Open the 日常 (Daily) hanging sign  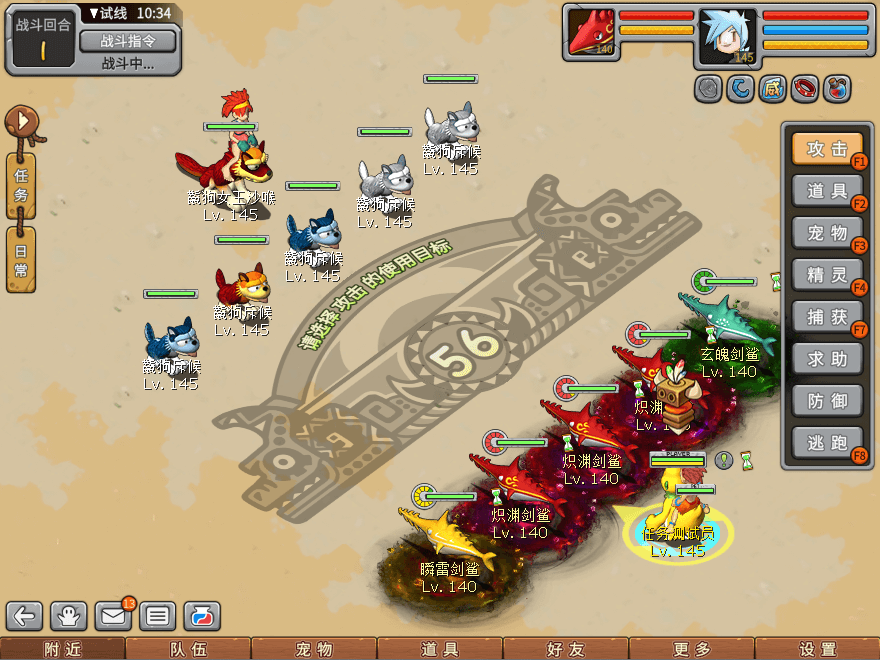(21, 259)
